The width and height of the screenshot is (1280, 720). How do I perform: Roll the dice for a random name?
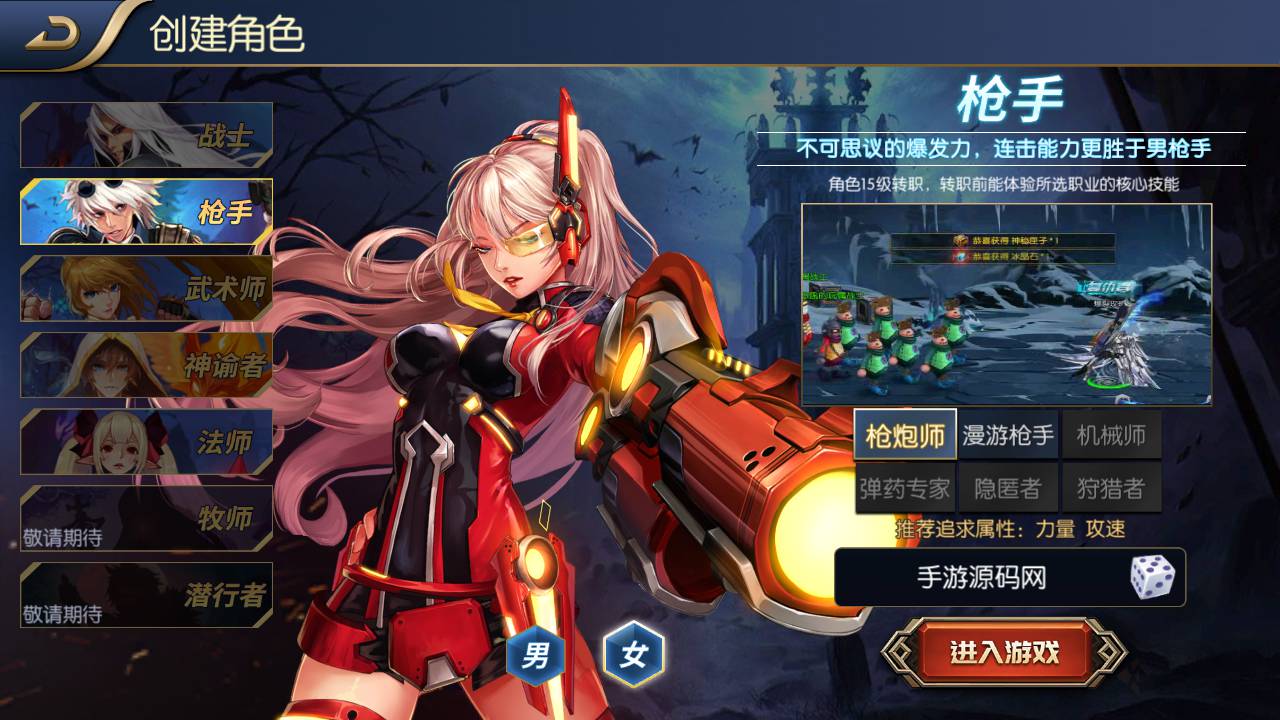(x=1152, y=577)
